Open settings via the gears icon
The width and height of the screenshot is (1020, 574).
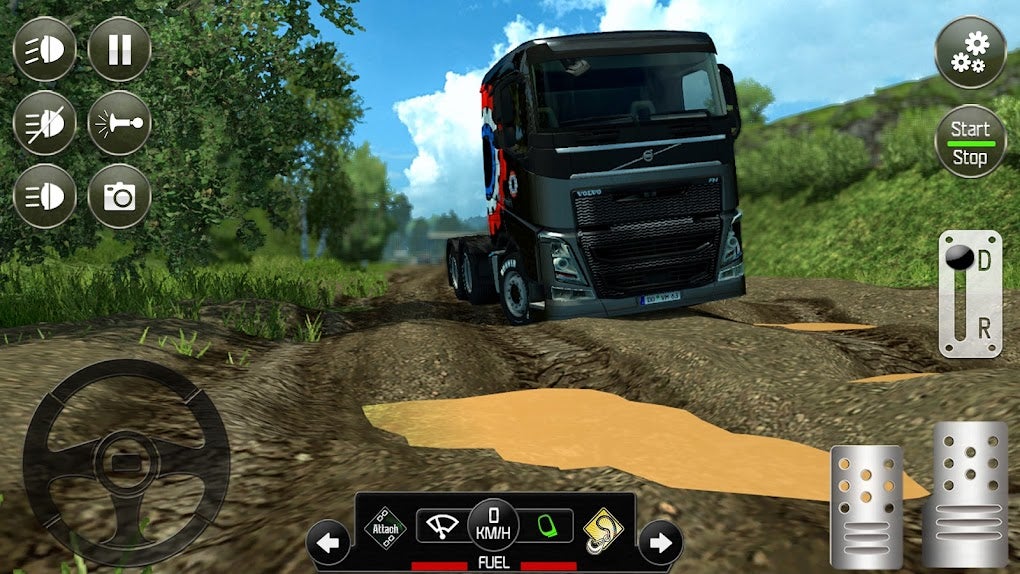(969, 52)
